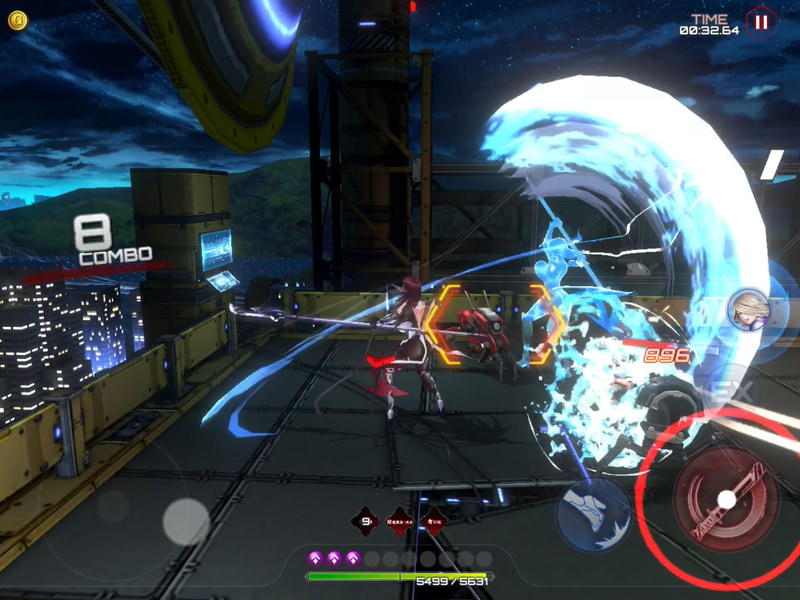Viewport: 800px width, 600px height.
Task: Pause the game with the hexagon button
Action: click(x=761, y=21)
